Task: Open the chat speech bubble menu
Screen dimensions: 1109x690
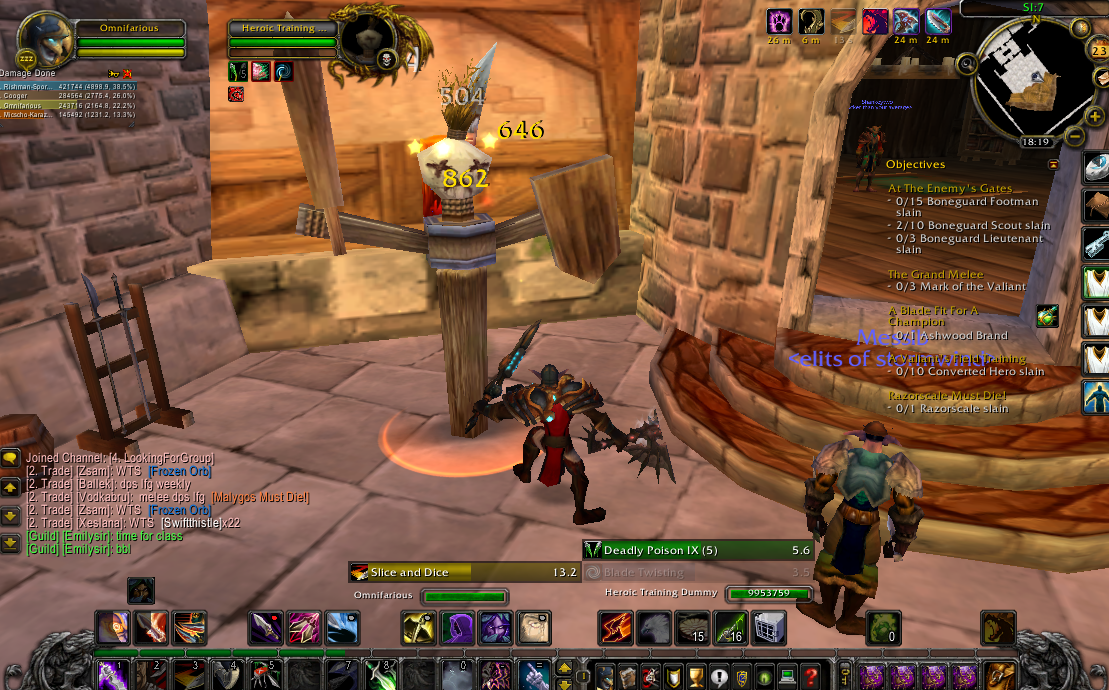Action: click(11, 459)
